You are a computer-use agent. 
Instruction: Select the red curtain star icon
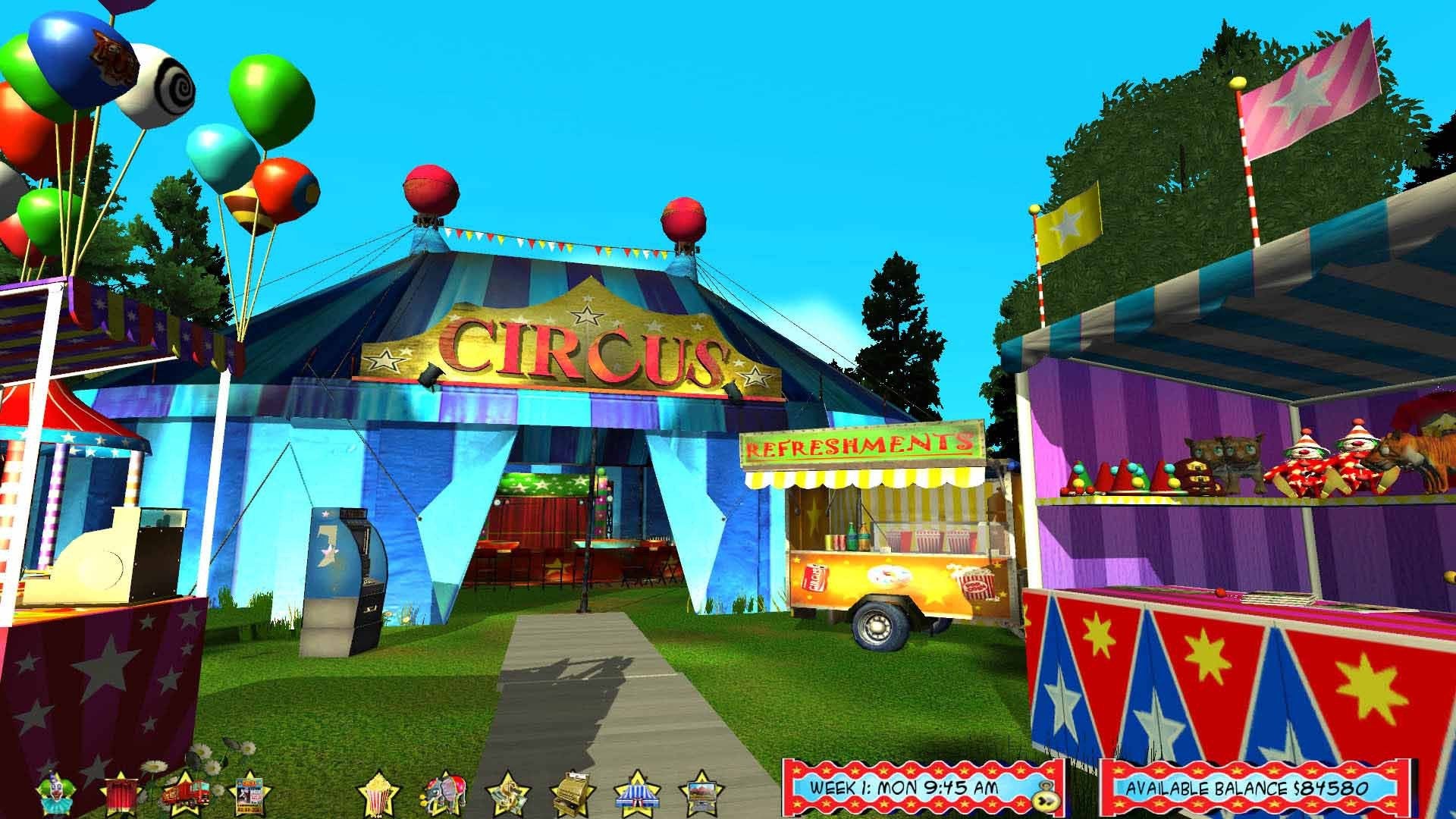click(121, 792)
